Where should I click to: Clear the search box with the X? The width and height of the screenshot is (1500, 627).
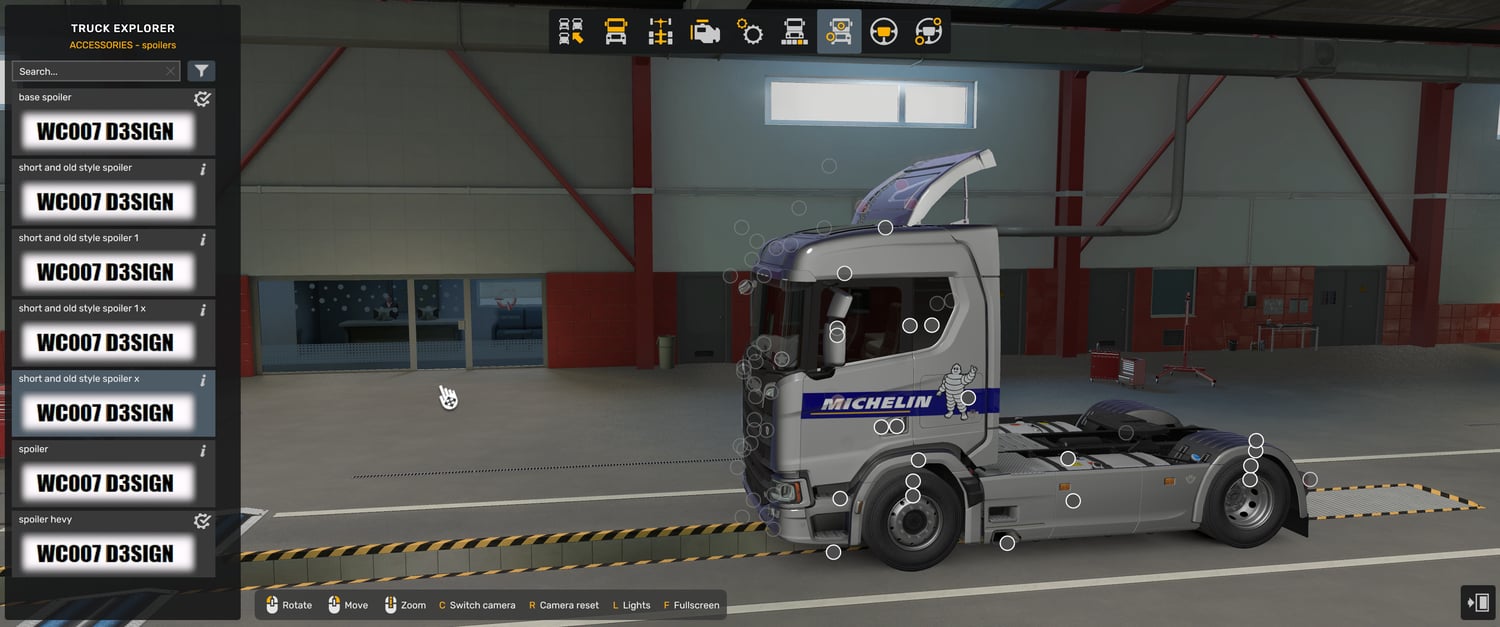(170, 72)
